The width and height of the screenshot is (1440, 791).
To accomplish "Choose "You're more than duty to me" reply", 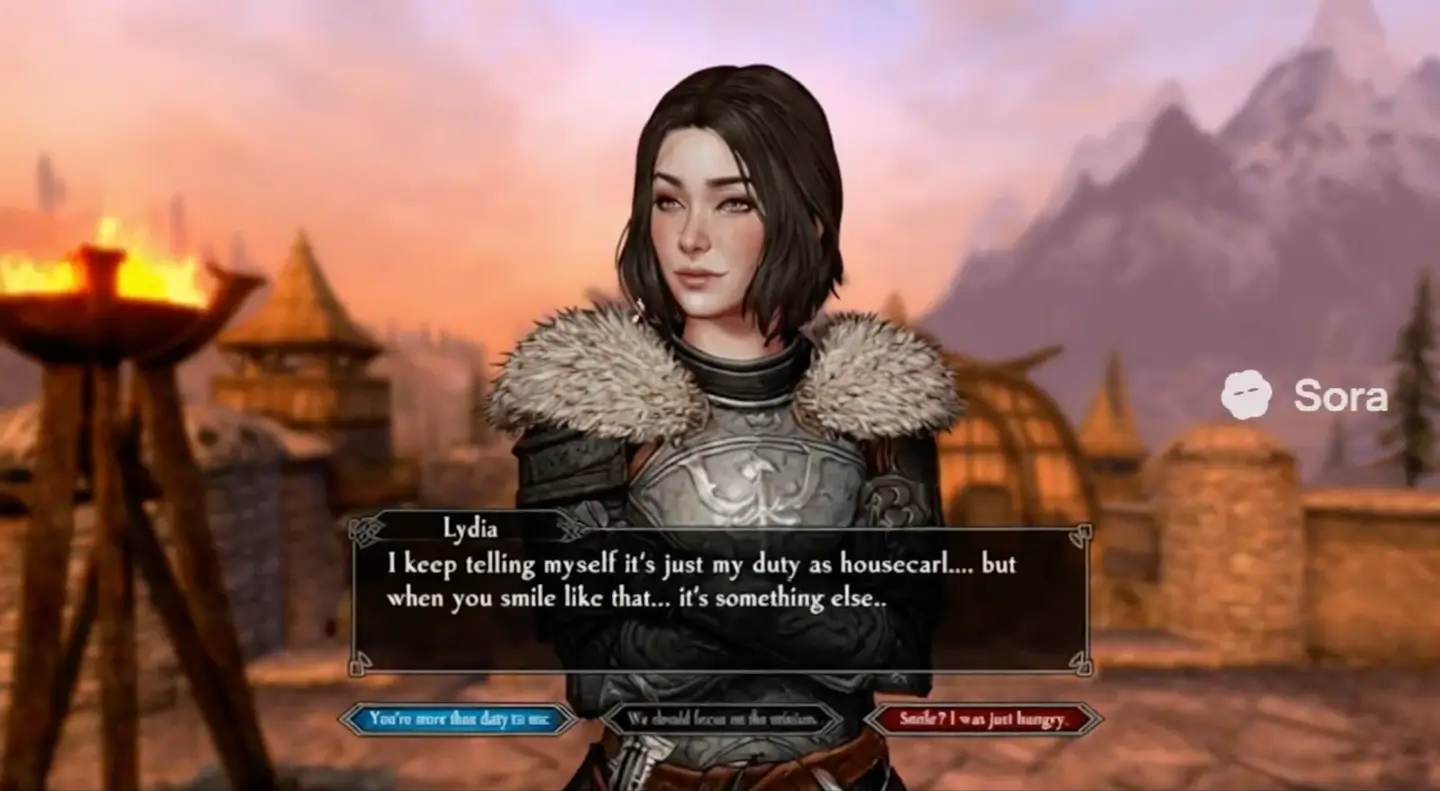I will click(x=458, y=718).
